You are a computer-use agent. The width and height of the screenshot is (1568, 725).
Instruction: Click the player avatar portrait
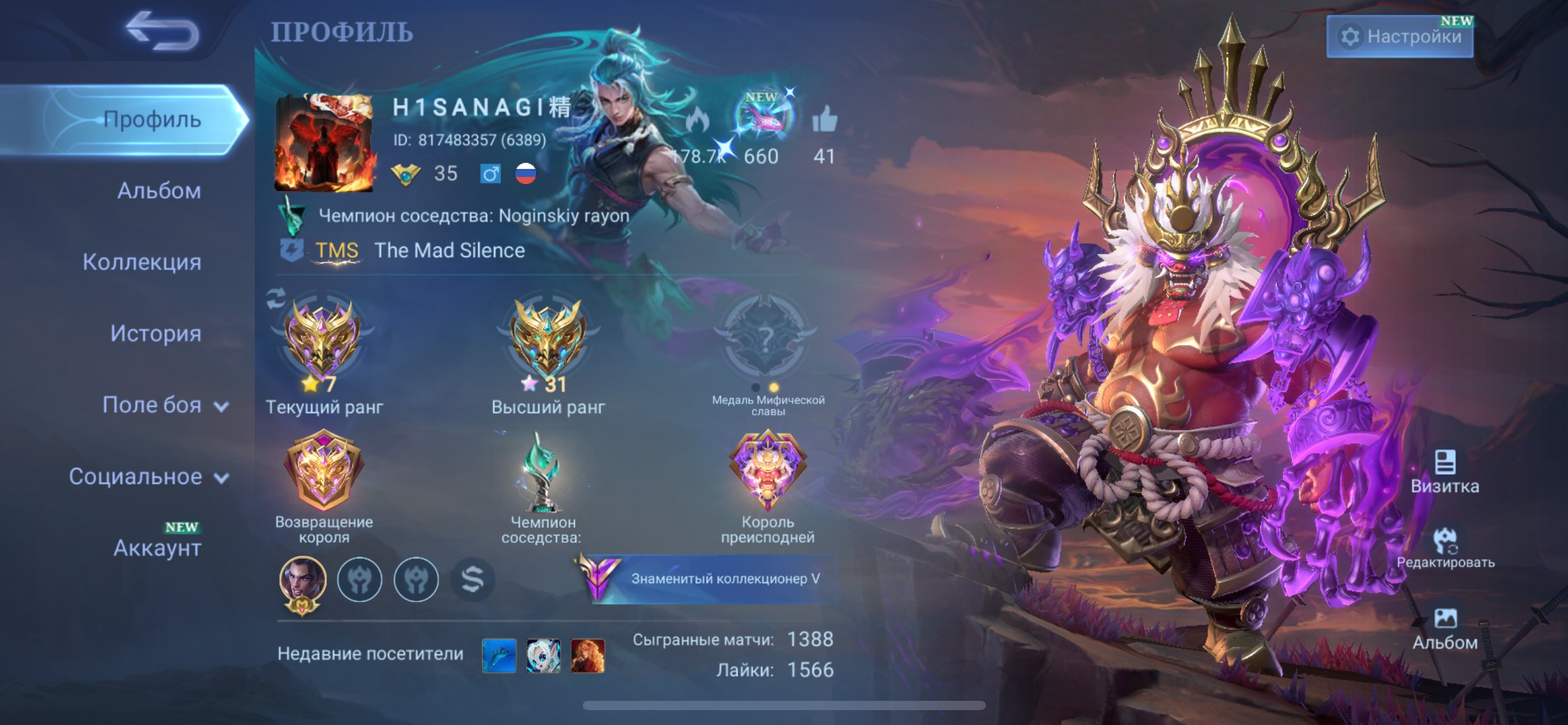(324, 144)
